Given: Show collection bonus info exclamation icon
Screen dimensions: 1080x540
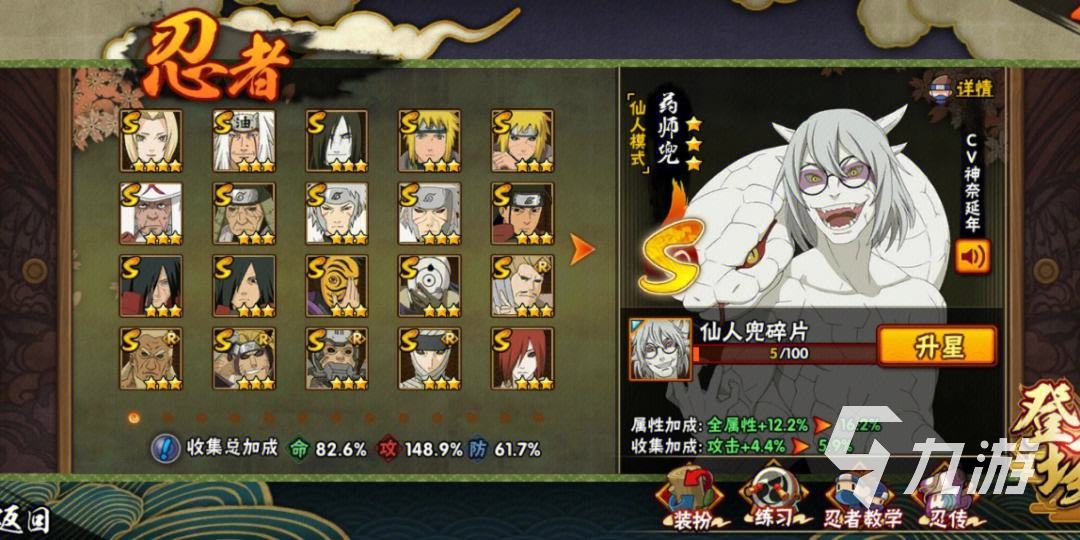Looking at the screenshot, I should [166, 448].
